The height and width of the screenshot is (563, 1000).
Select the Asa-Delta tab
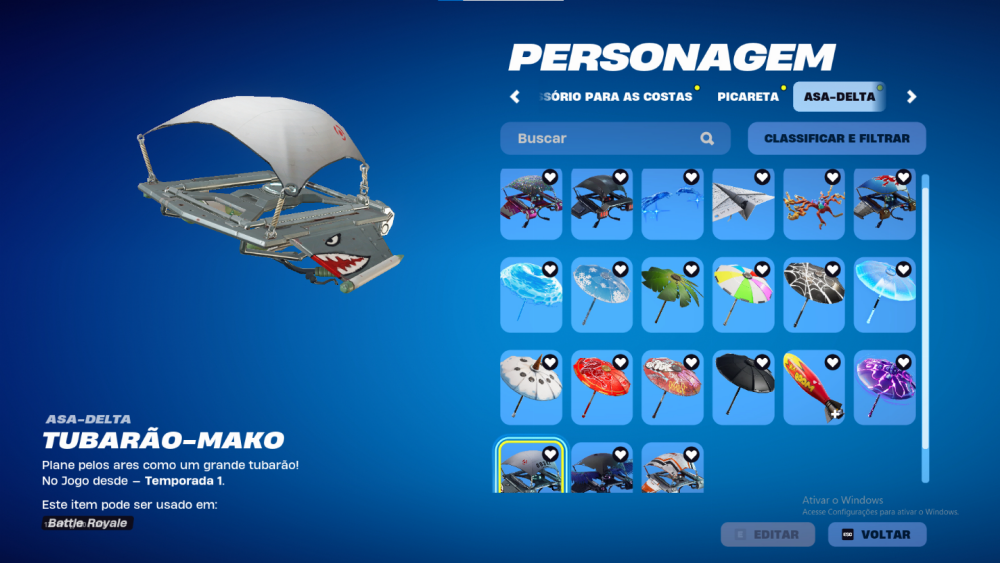point(838,97)
